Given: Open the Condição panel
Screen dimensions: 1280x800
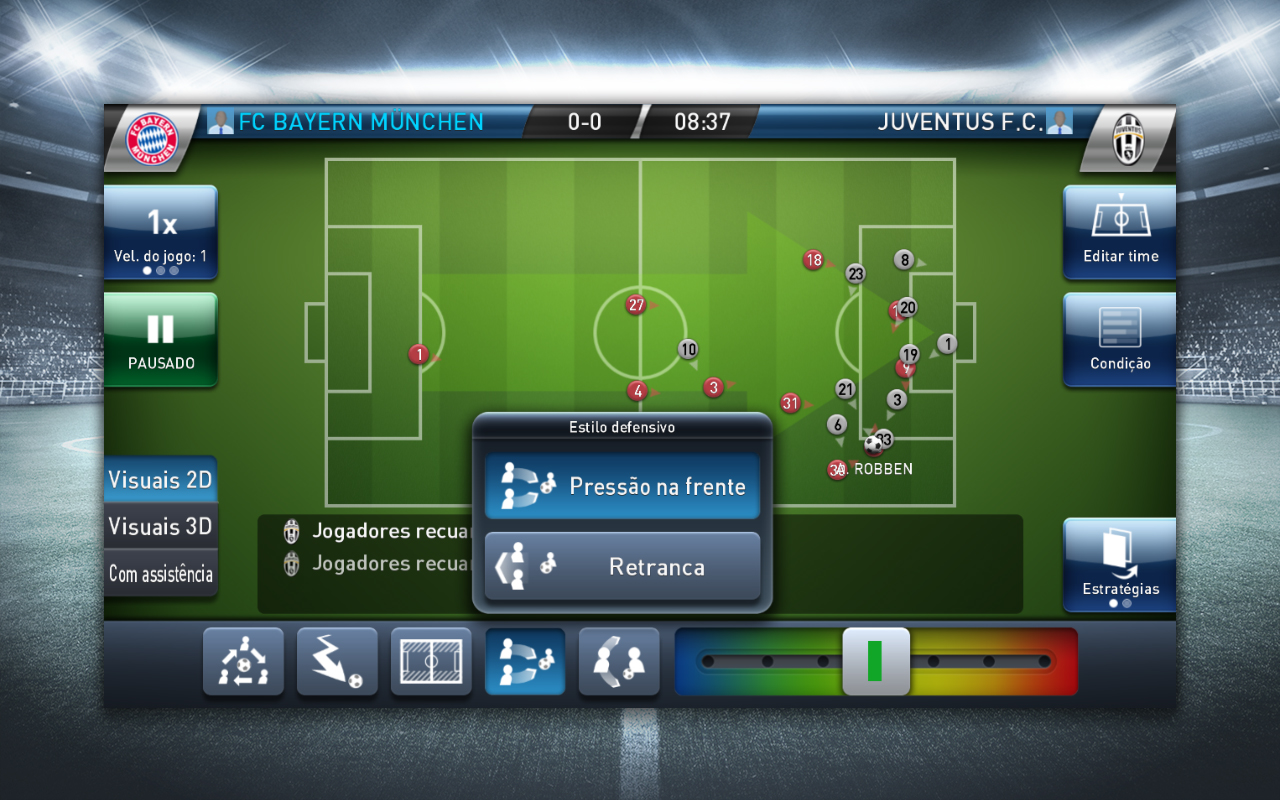Looking at the screenshot, I should 1118,339.
